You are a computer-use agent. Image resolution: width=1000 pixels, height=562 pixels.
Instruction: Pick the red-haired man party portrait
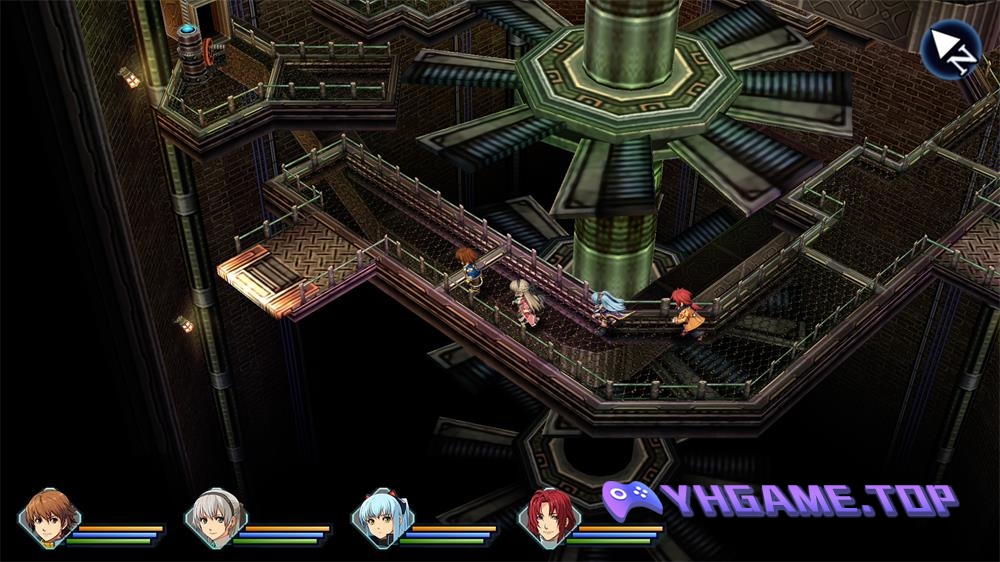[548, 516]
